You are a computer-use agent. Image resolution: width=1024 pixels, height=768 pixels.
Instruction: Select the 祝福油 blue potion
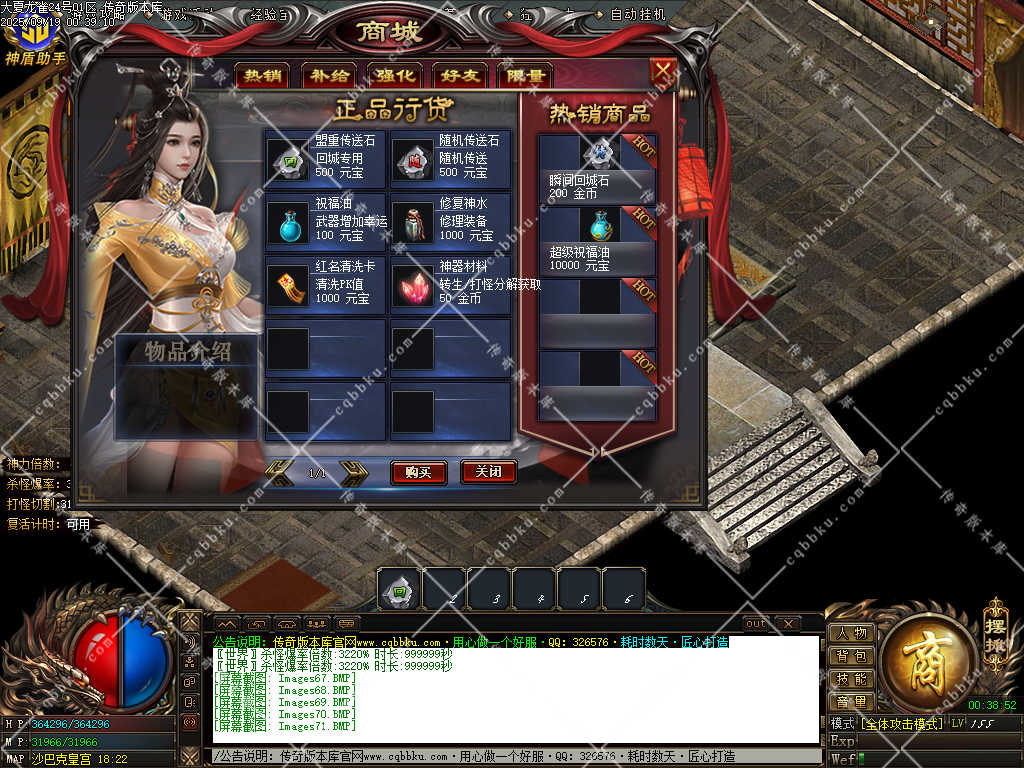pos(287,222)
